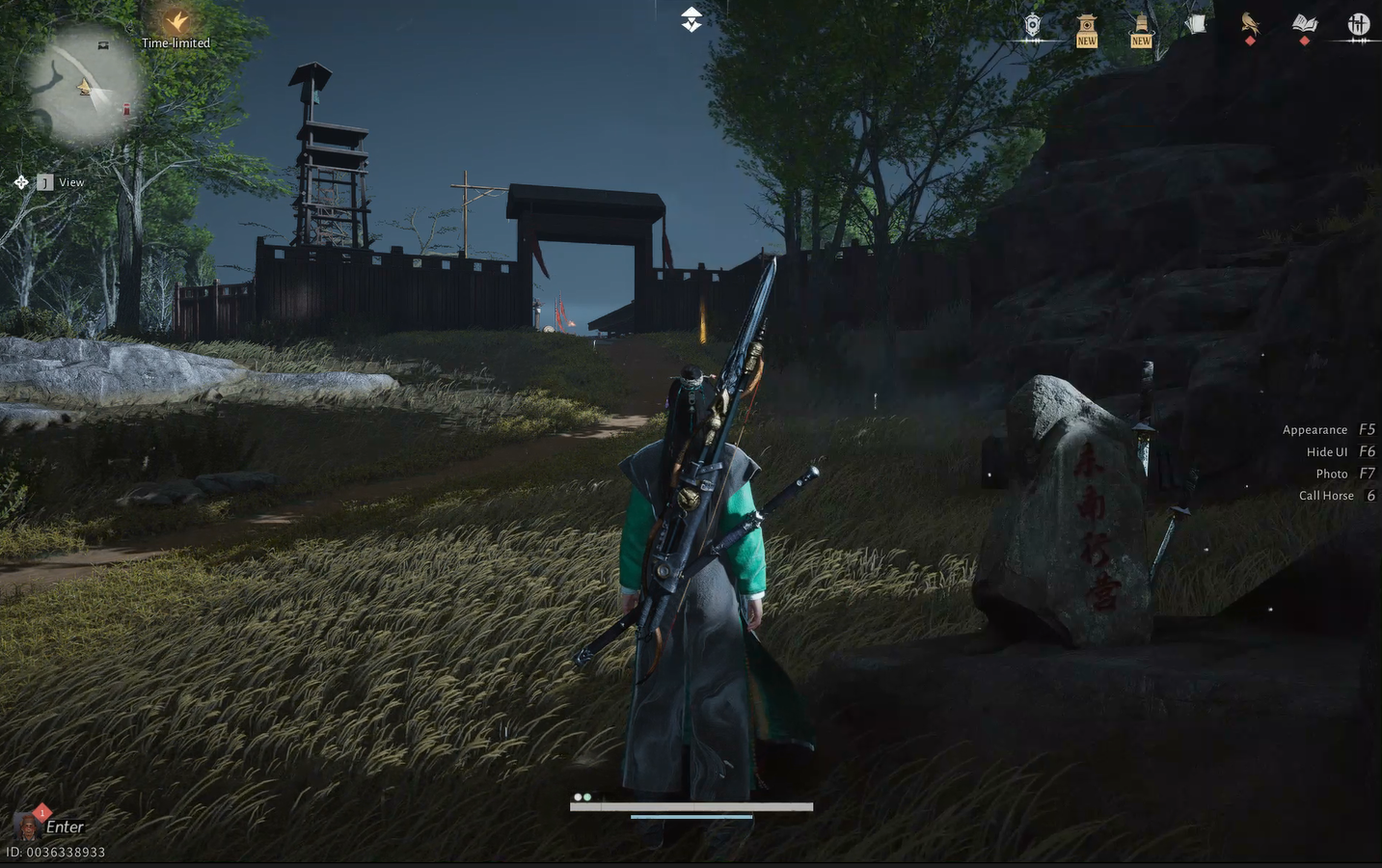Open the lantern reward icon marked NEW
This screenshot has width=1382, height=868.
1140,25
